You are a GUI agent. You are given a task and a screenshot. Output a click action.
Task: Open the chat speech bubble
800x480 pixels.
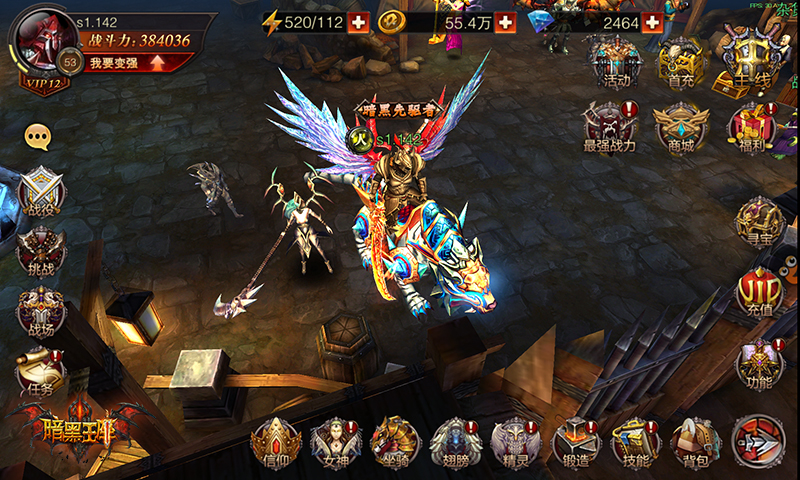point(39,135)
